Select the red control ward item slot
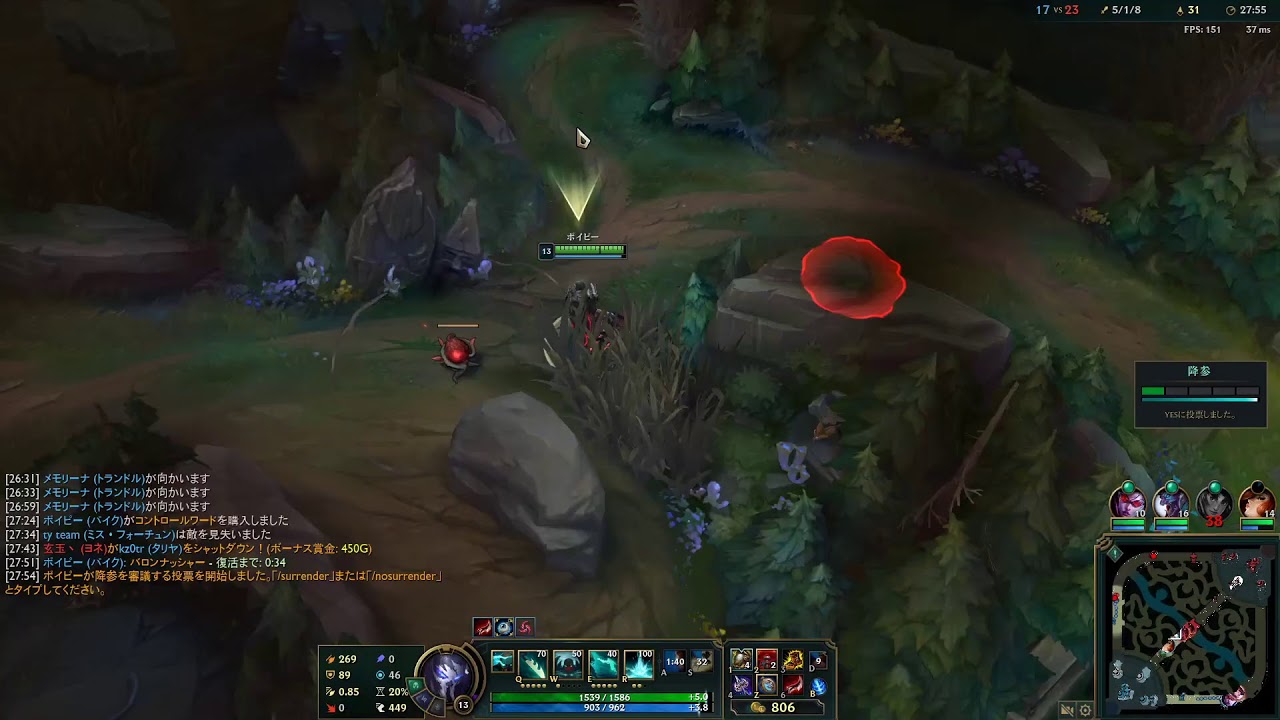 point(767,660)
